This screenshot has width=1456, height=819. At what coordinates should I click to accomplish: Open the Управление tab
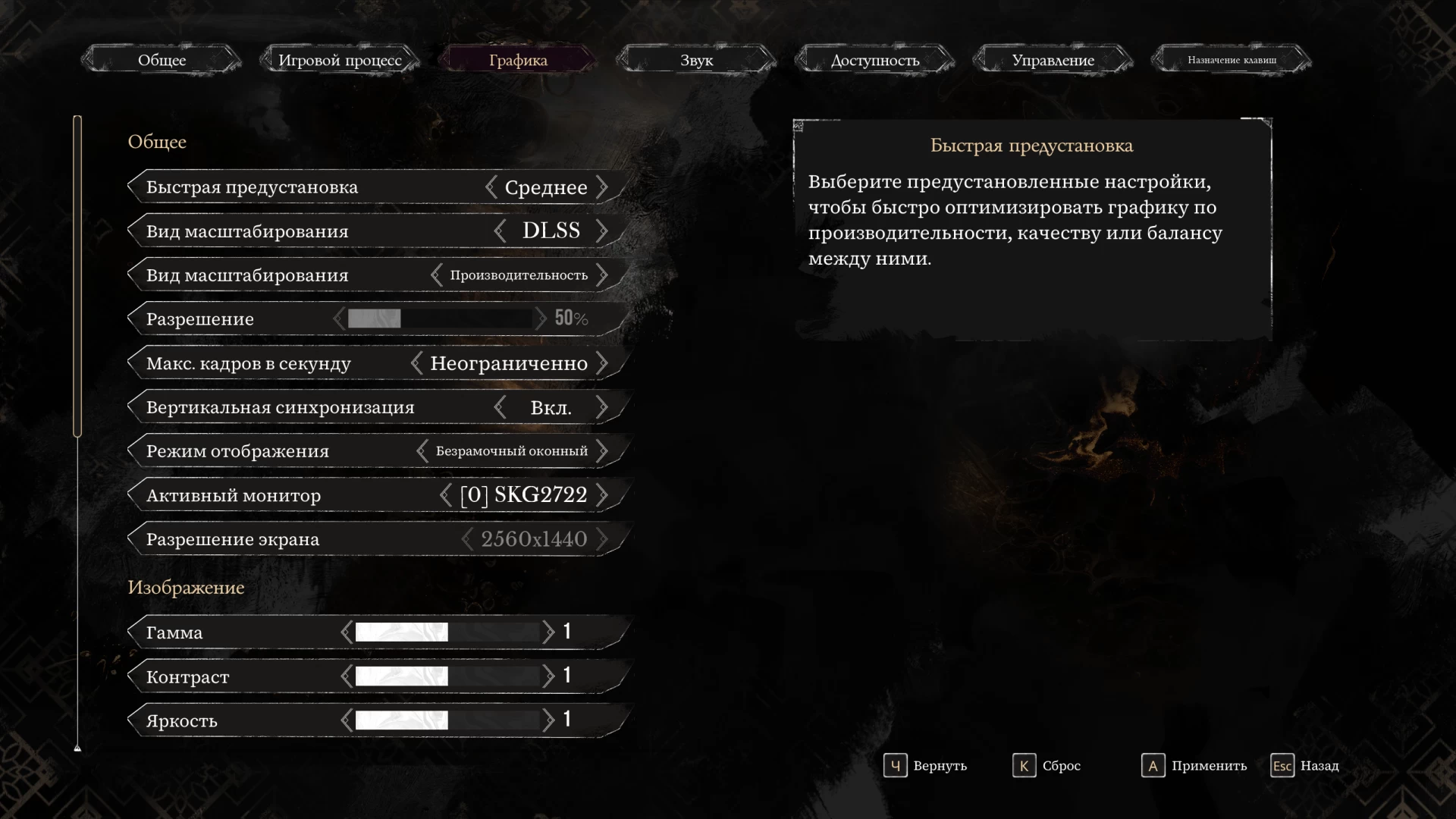(x=1053, y=60)
